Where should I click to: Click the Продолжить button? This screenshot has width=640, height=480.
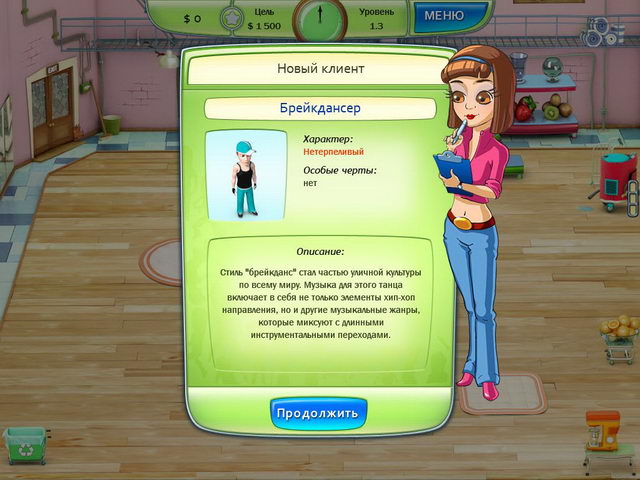point(319,413)
